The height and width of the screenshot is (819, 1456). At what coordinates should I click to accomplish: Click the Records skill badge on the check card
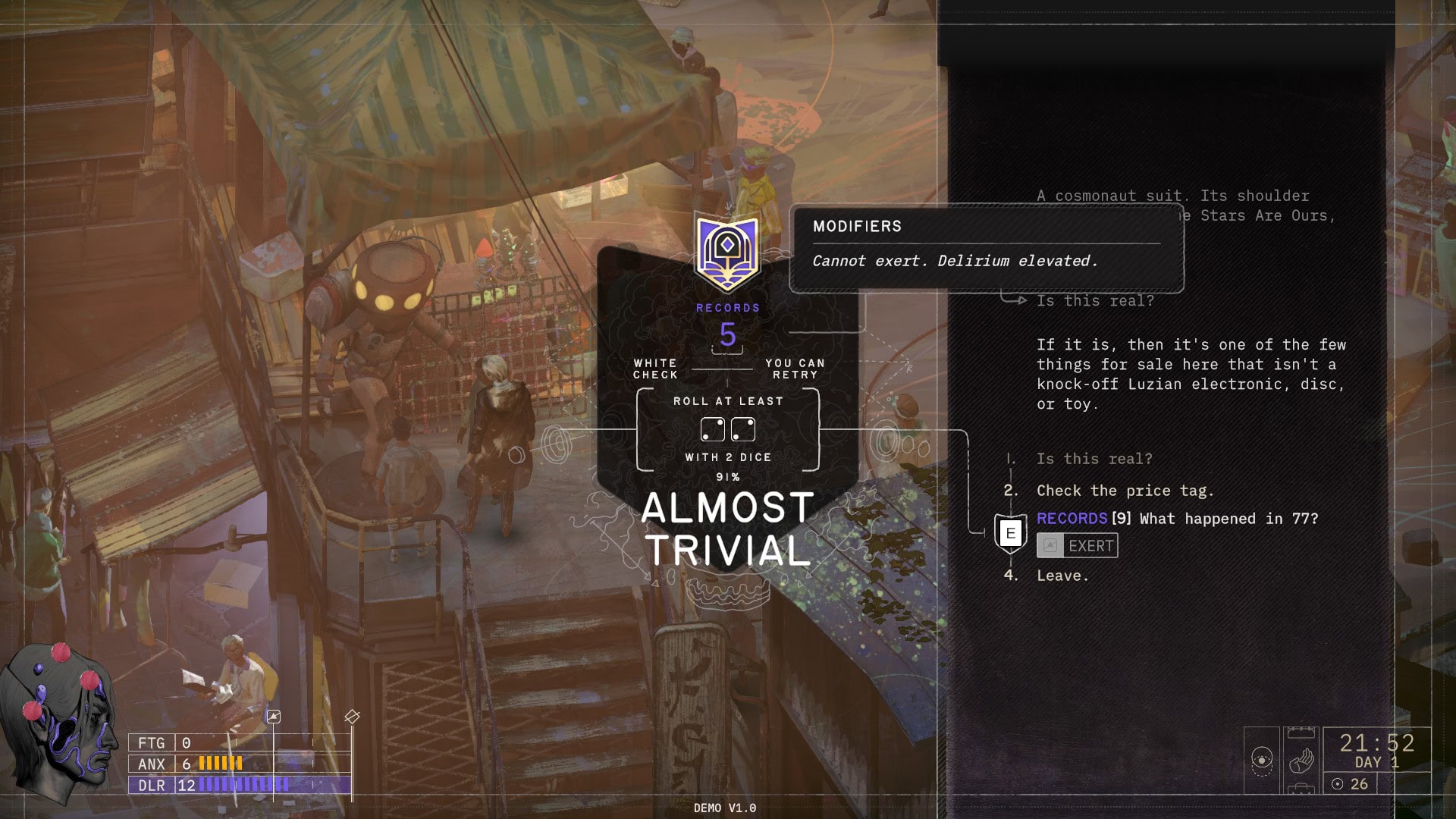coord(727,254)
